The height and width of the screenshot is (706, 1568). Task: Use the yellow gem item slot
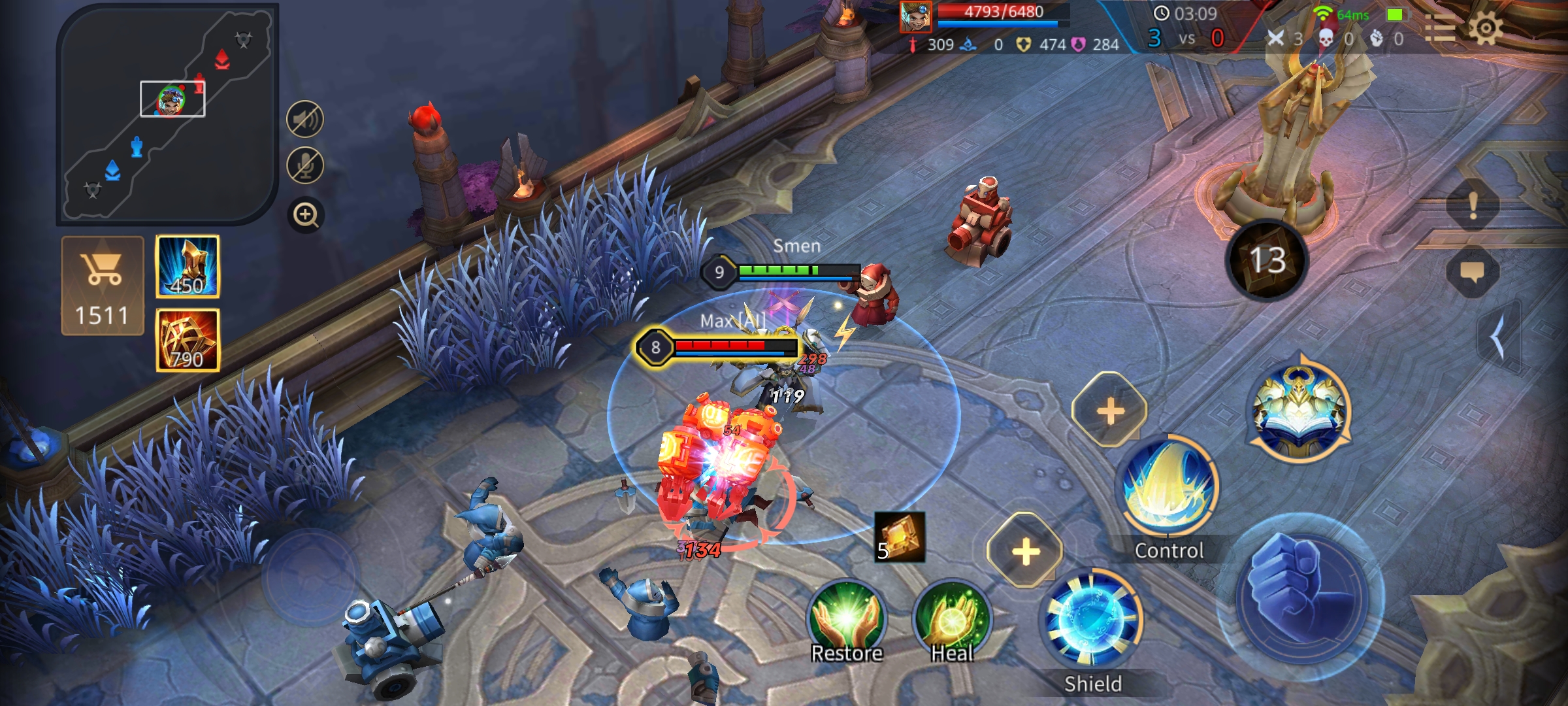[900, 537]
